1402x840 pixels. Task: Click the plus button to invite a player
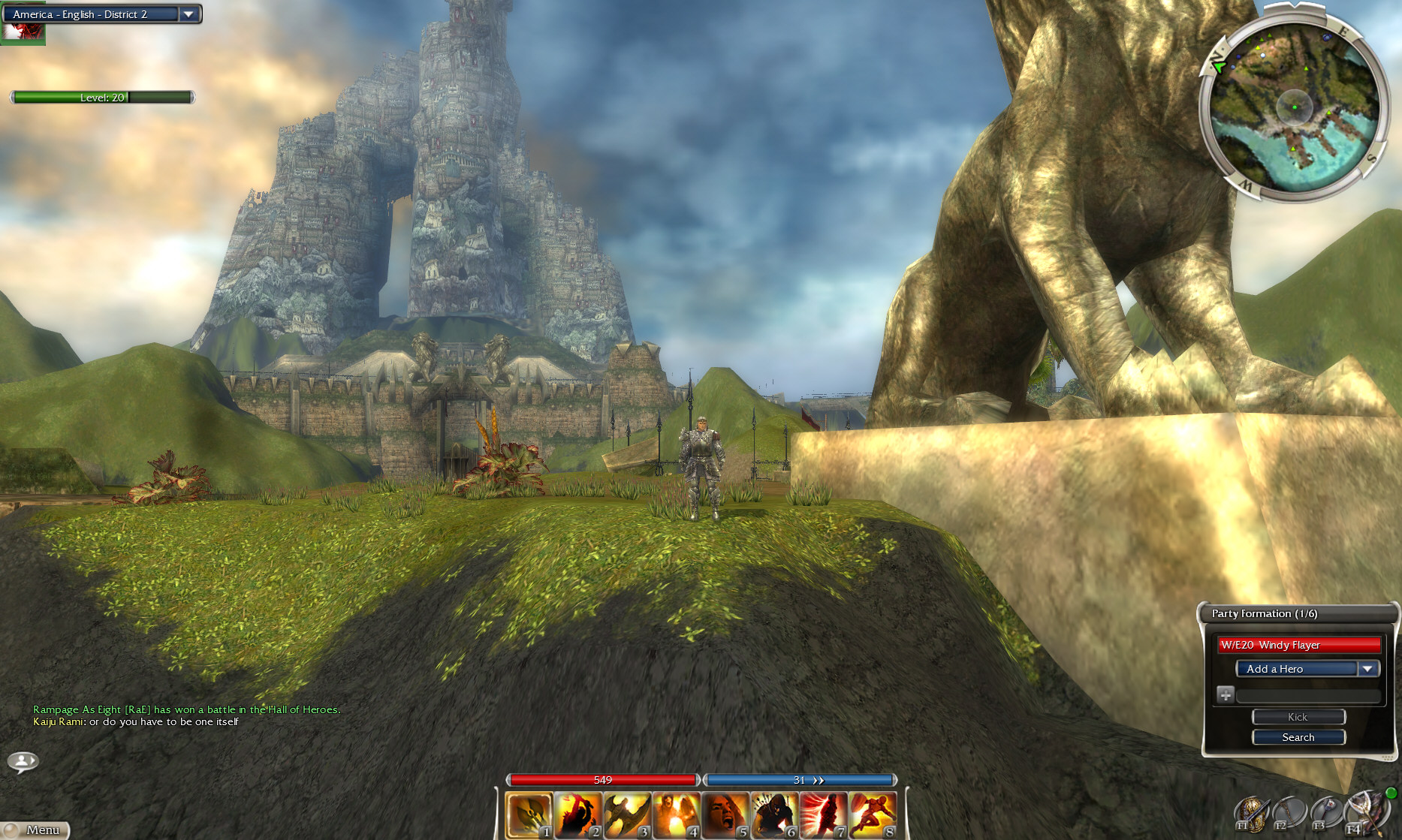[x=1225, y=694]
